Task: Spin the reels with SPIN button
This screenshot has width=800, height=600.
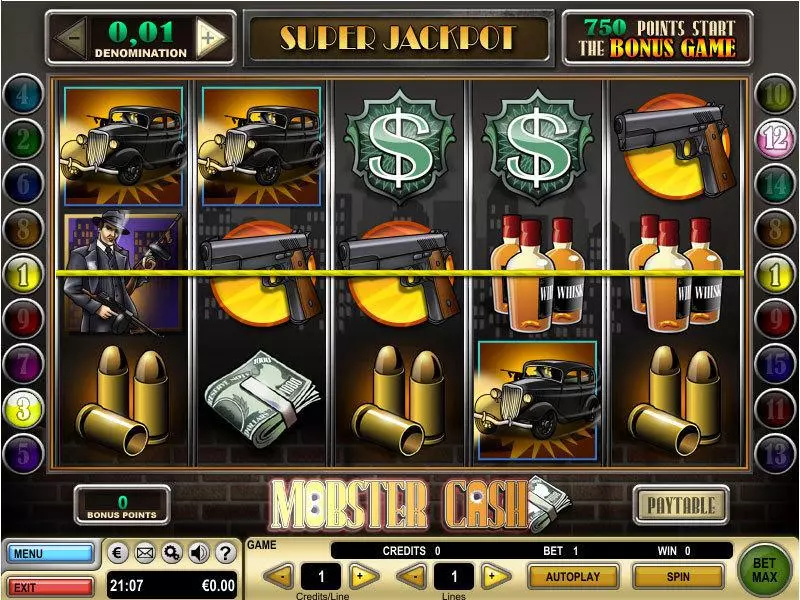Action: click(678, 577)
